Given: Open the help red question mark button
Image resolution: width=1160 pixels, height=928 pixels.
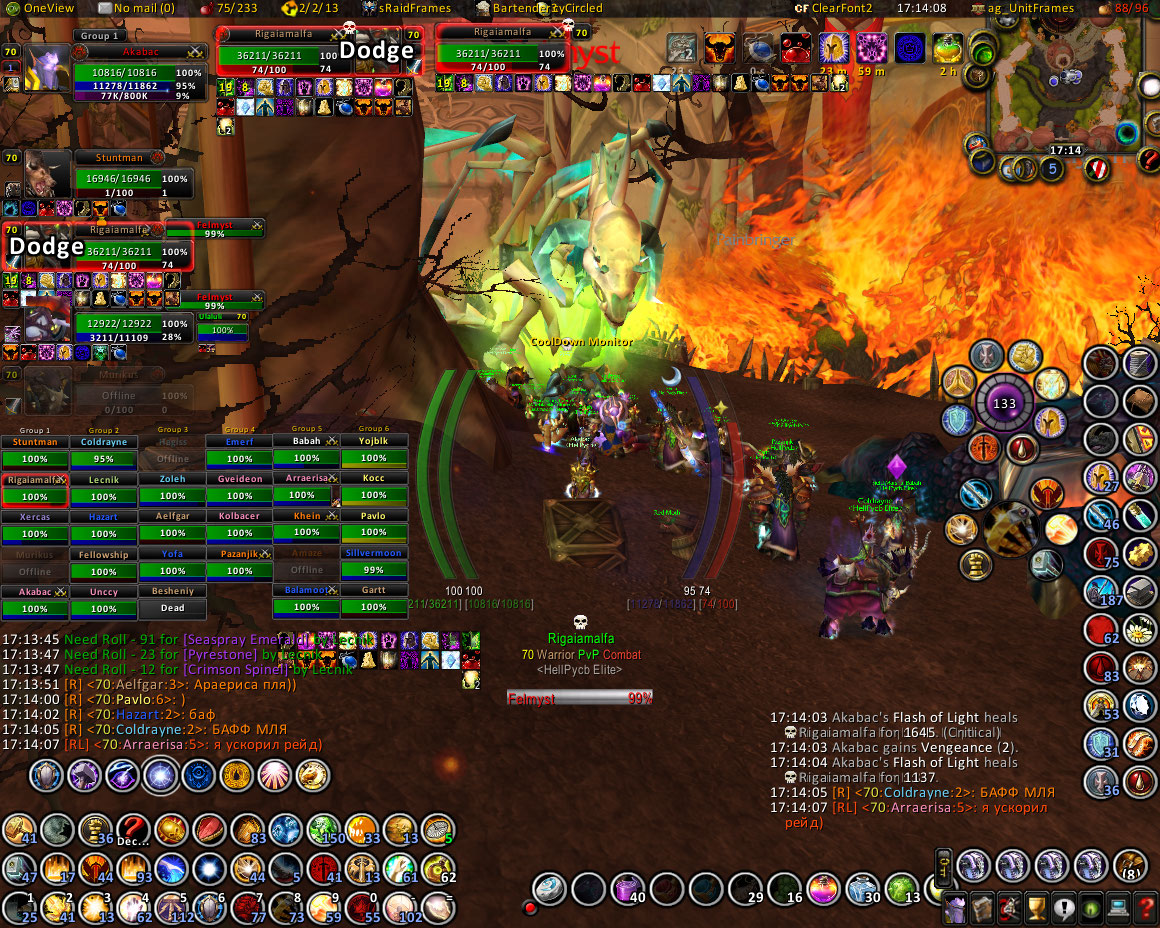Looking at the screenshot, I should (x=1144, y=909).
